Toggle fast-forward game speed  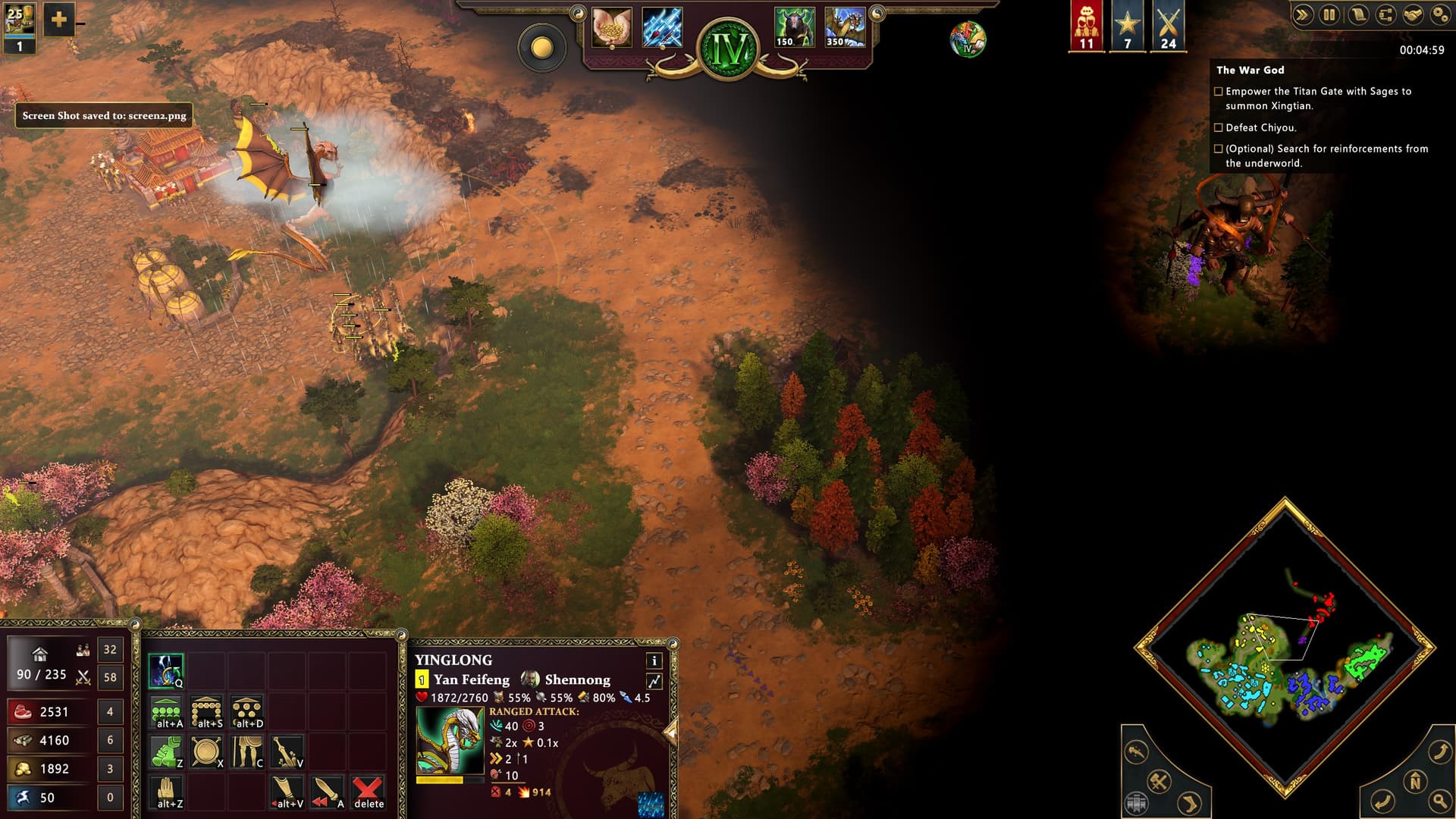click(1302, 15)
